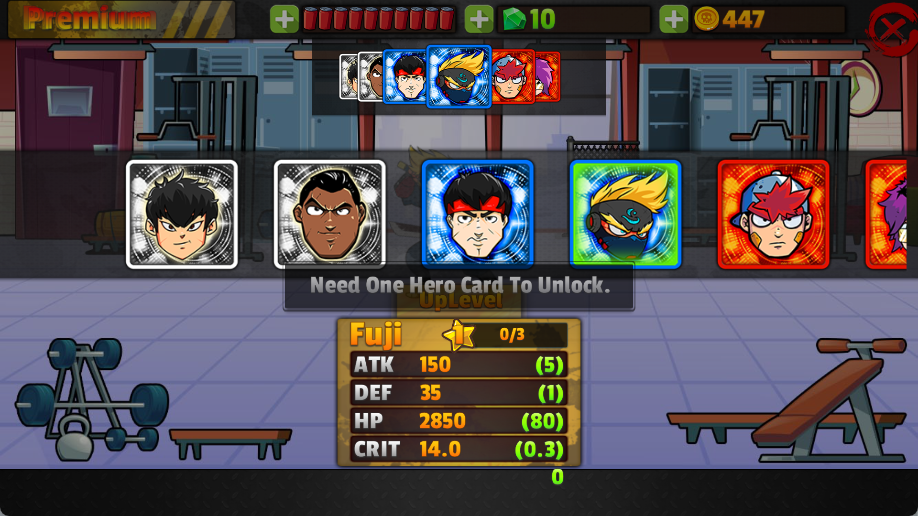Select the partially visible purple-haired hero card
The width and height of the screenshot is (918, 516).
892,214
